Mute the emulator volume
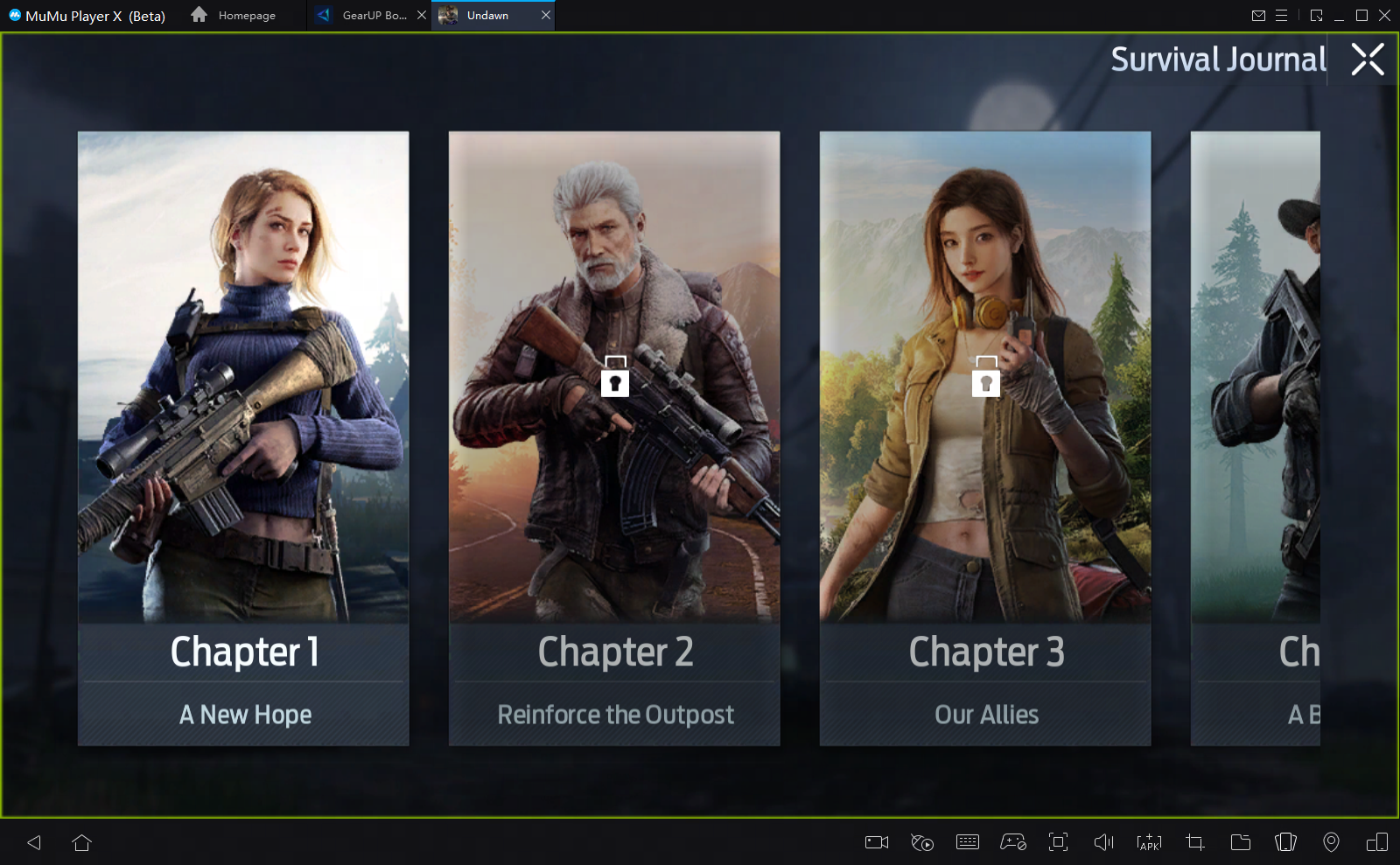 click(x=1103, y=842)
